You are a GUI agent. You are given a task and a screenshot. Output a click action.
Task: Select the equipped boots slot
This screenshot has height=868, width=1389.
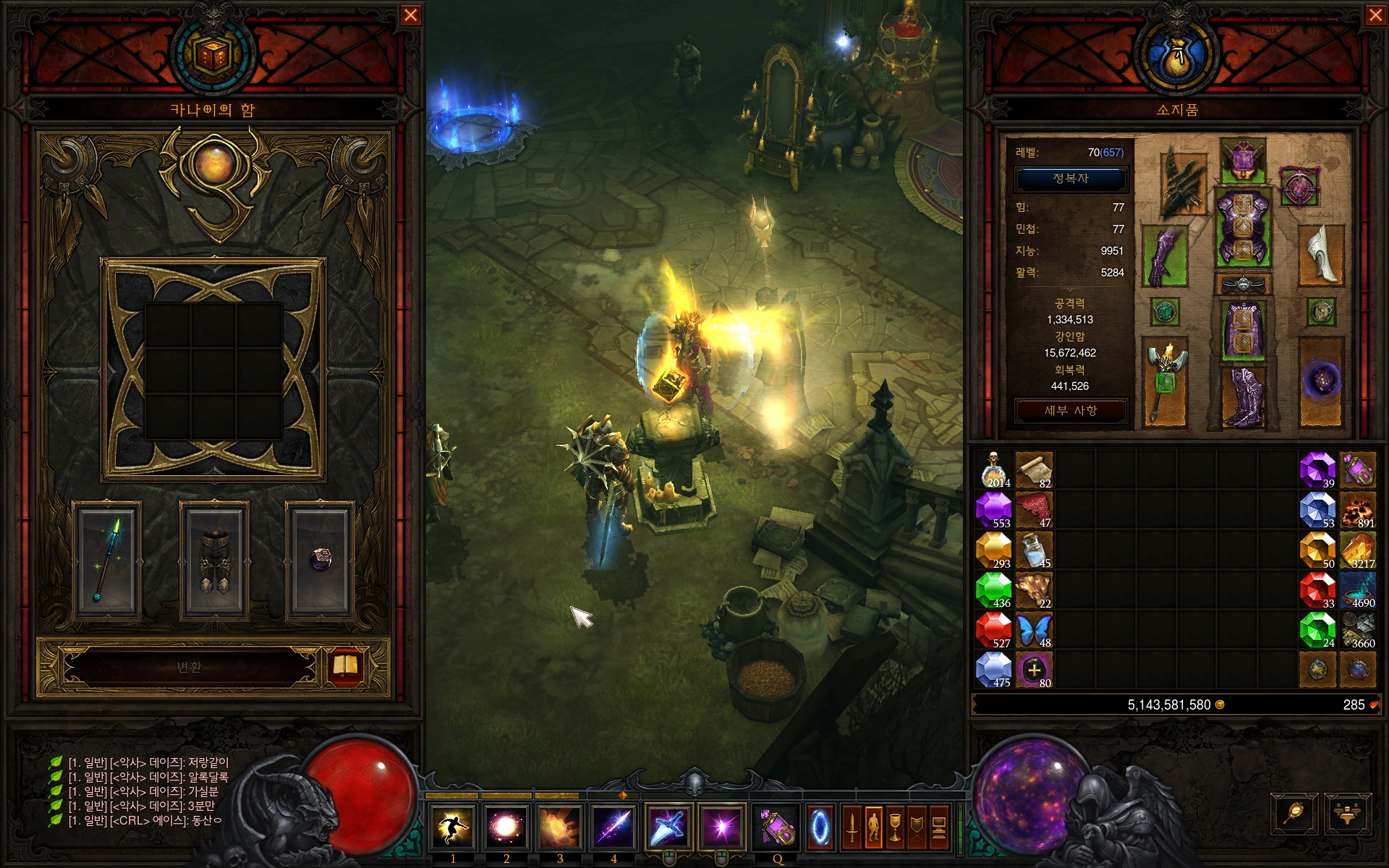(x=1243, y=396)
